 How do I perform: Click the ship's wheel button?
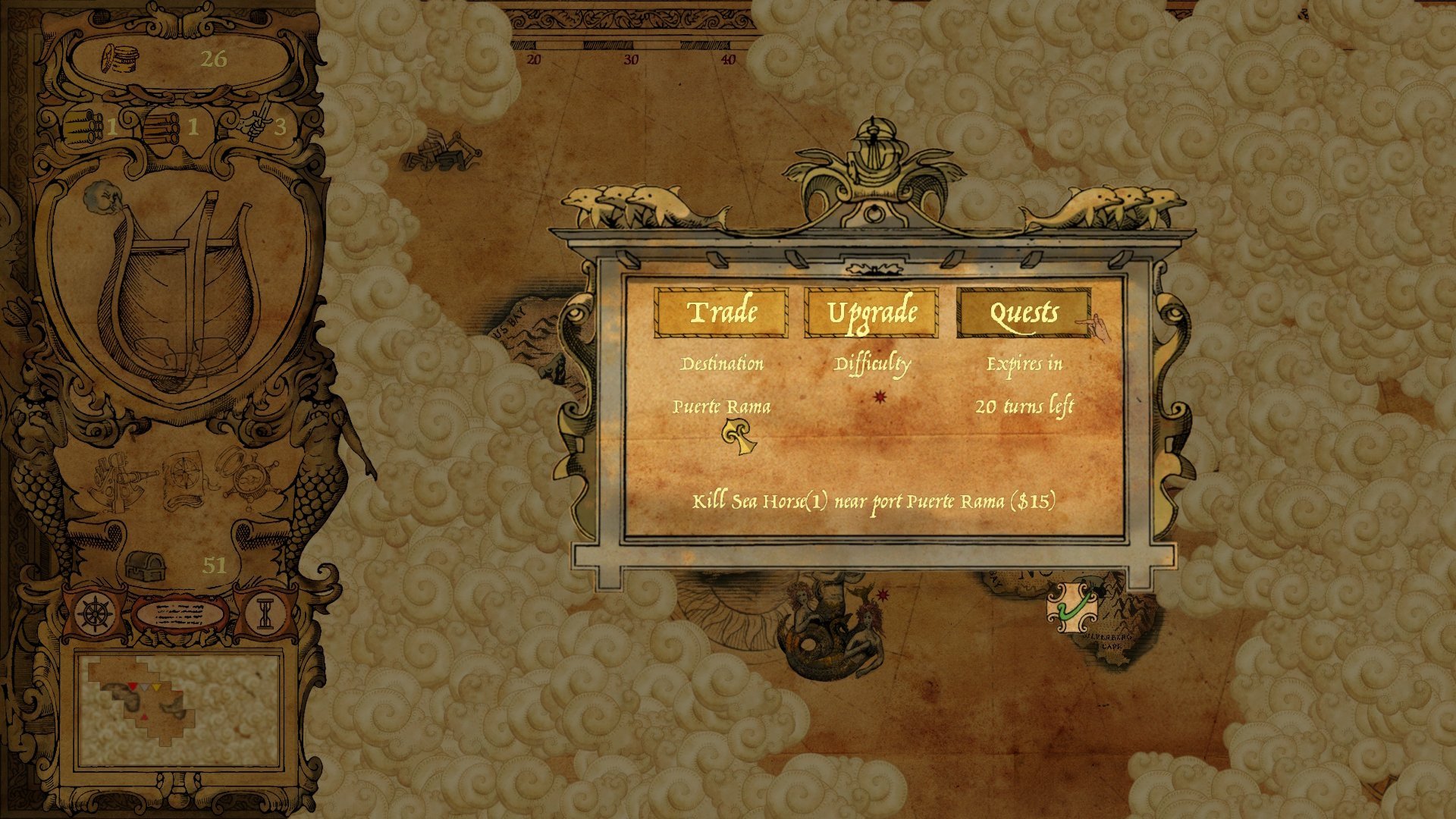click(96, 613)
